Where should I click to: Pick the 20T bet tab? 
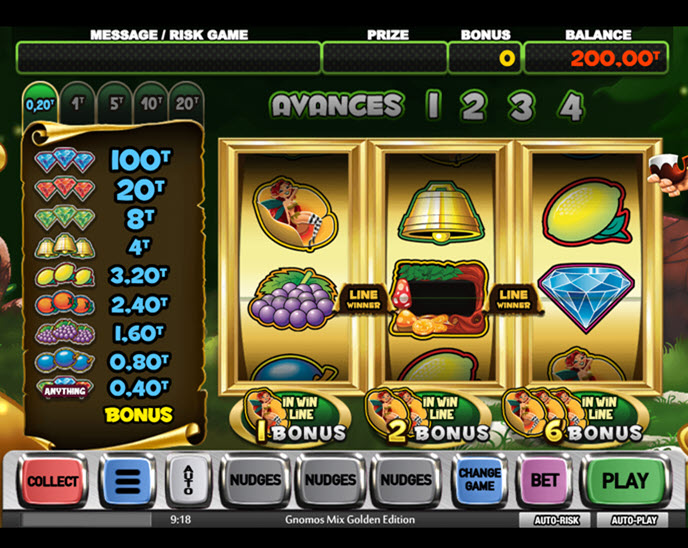187,103
